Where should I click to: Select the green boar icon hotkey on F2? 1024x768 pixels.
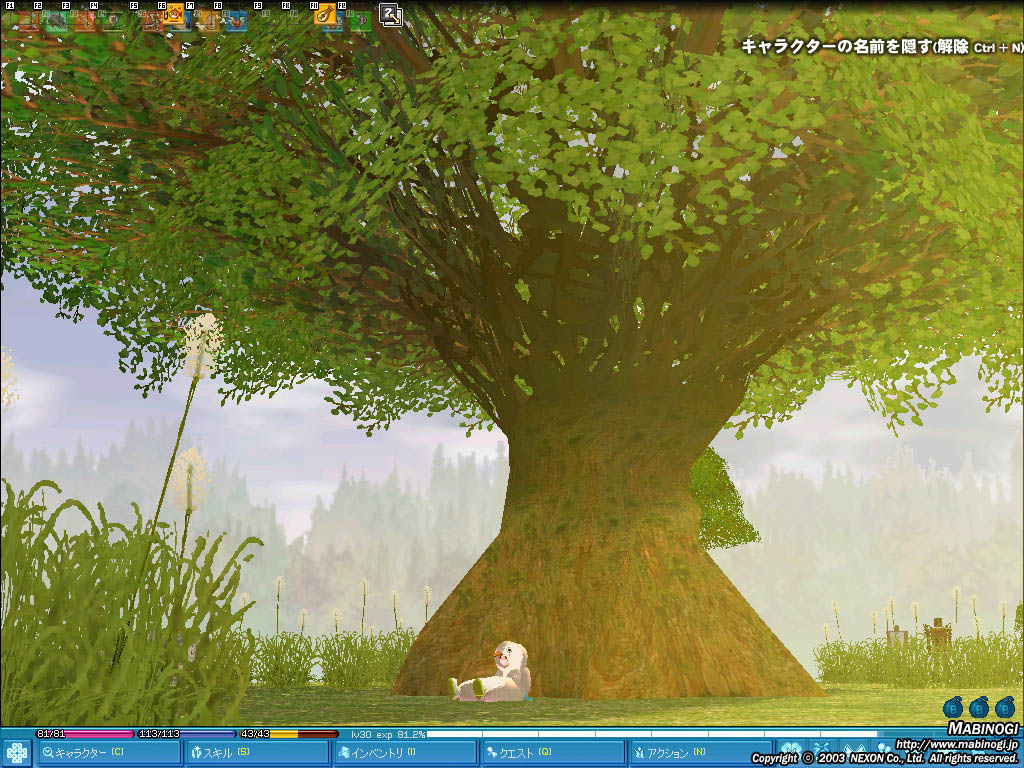57,20
